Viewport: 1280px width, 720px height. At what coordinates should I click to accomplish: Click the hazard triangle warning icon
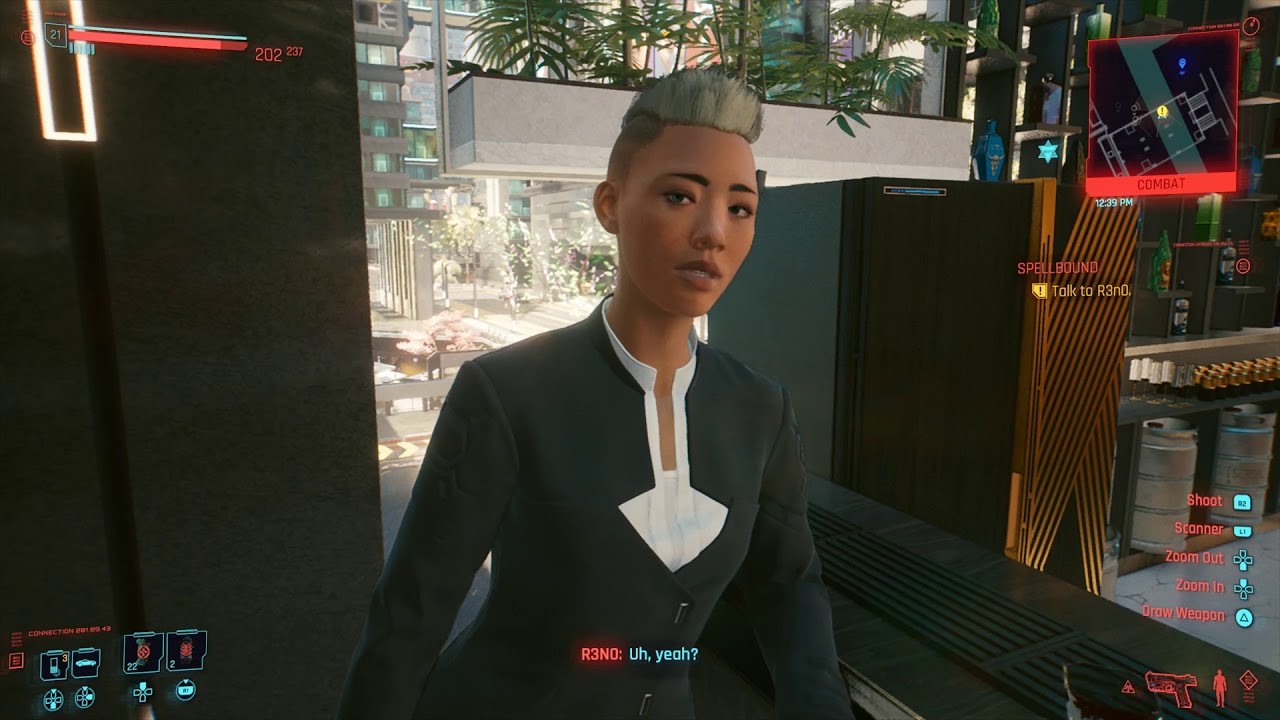tap(1128, 688)
